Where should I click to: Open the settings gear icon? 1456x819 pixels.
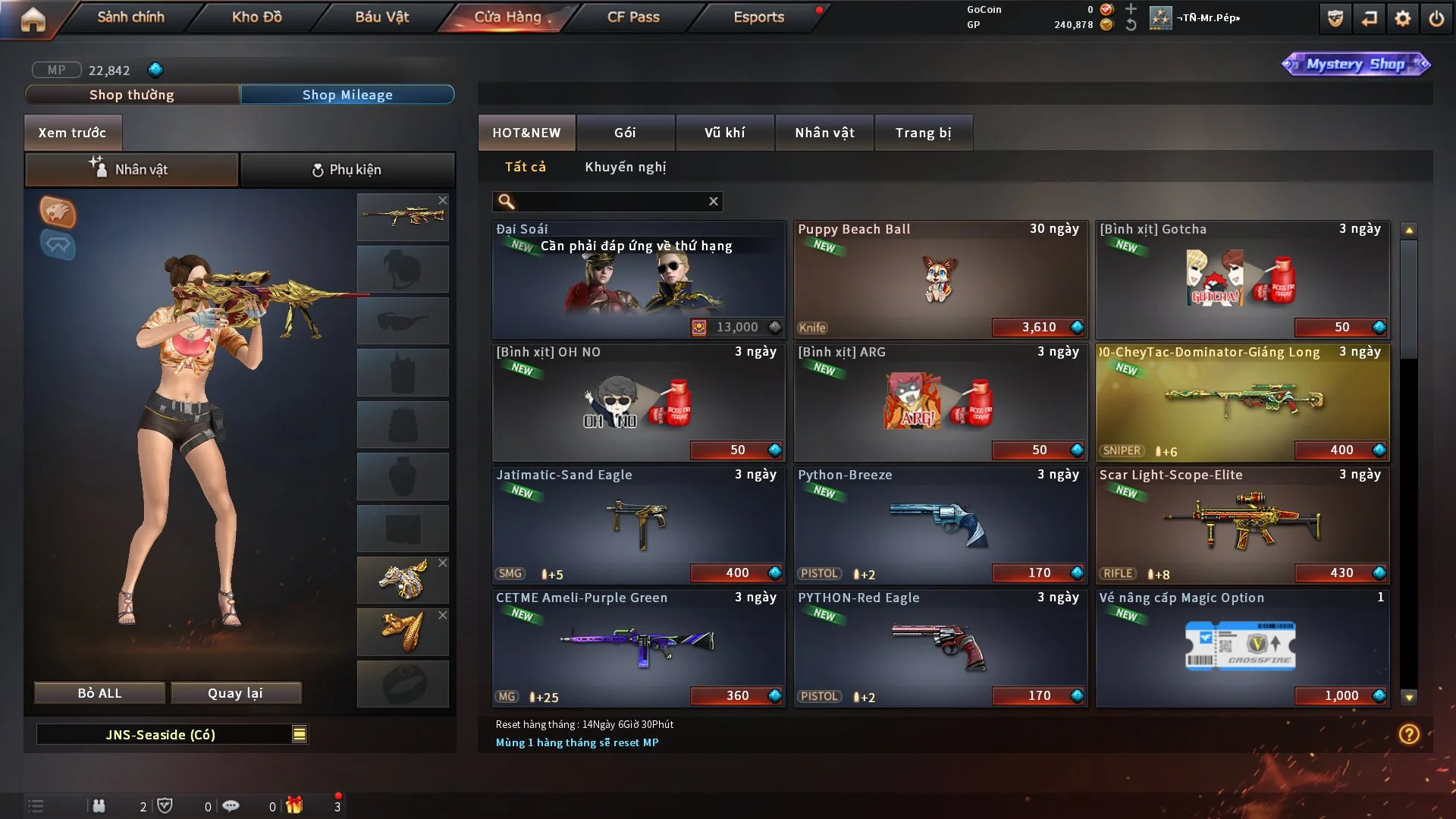1403,18
